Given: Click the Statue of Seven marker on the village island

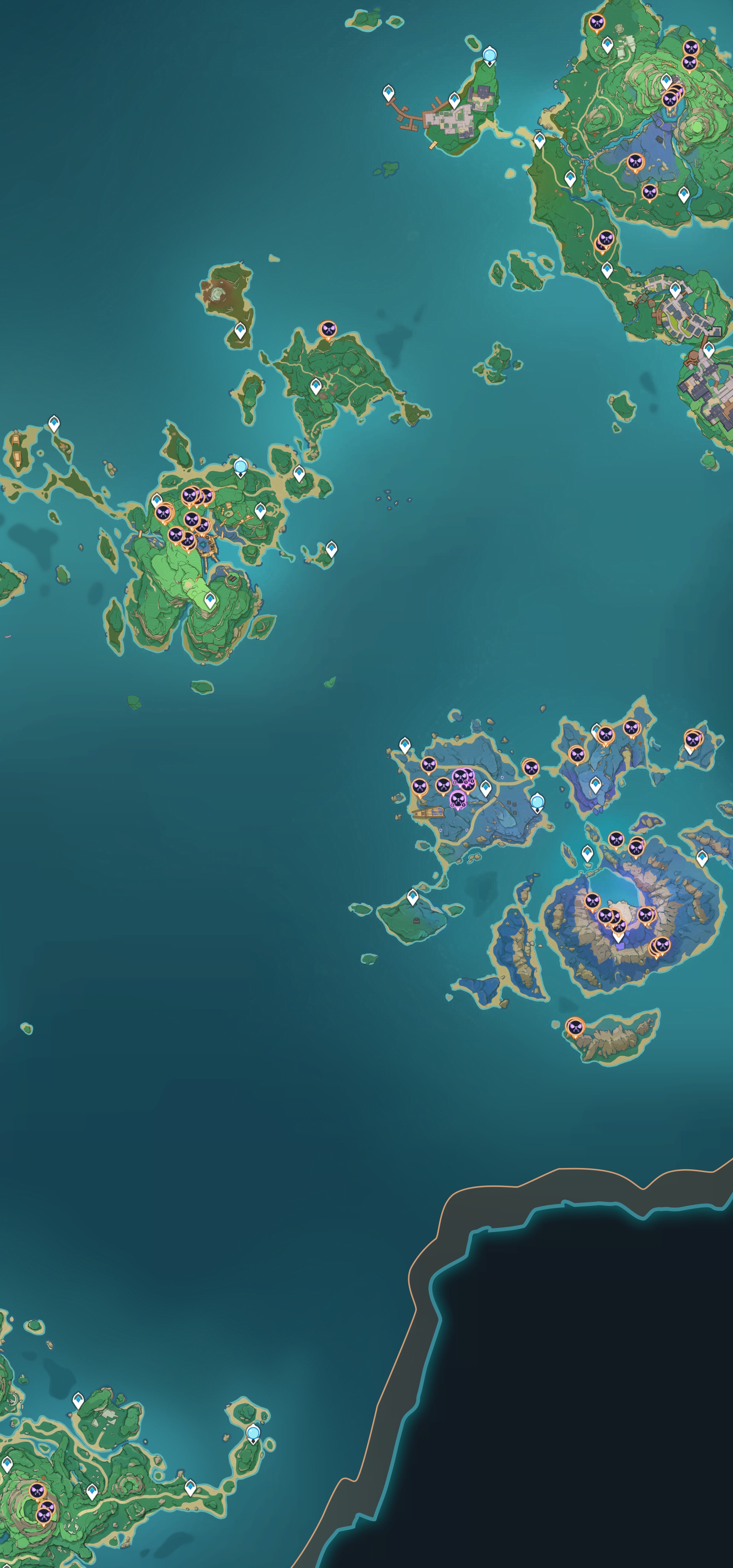Looking at the screenshot, I should tap(489, 55).
